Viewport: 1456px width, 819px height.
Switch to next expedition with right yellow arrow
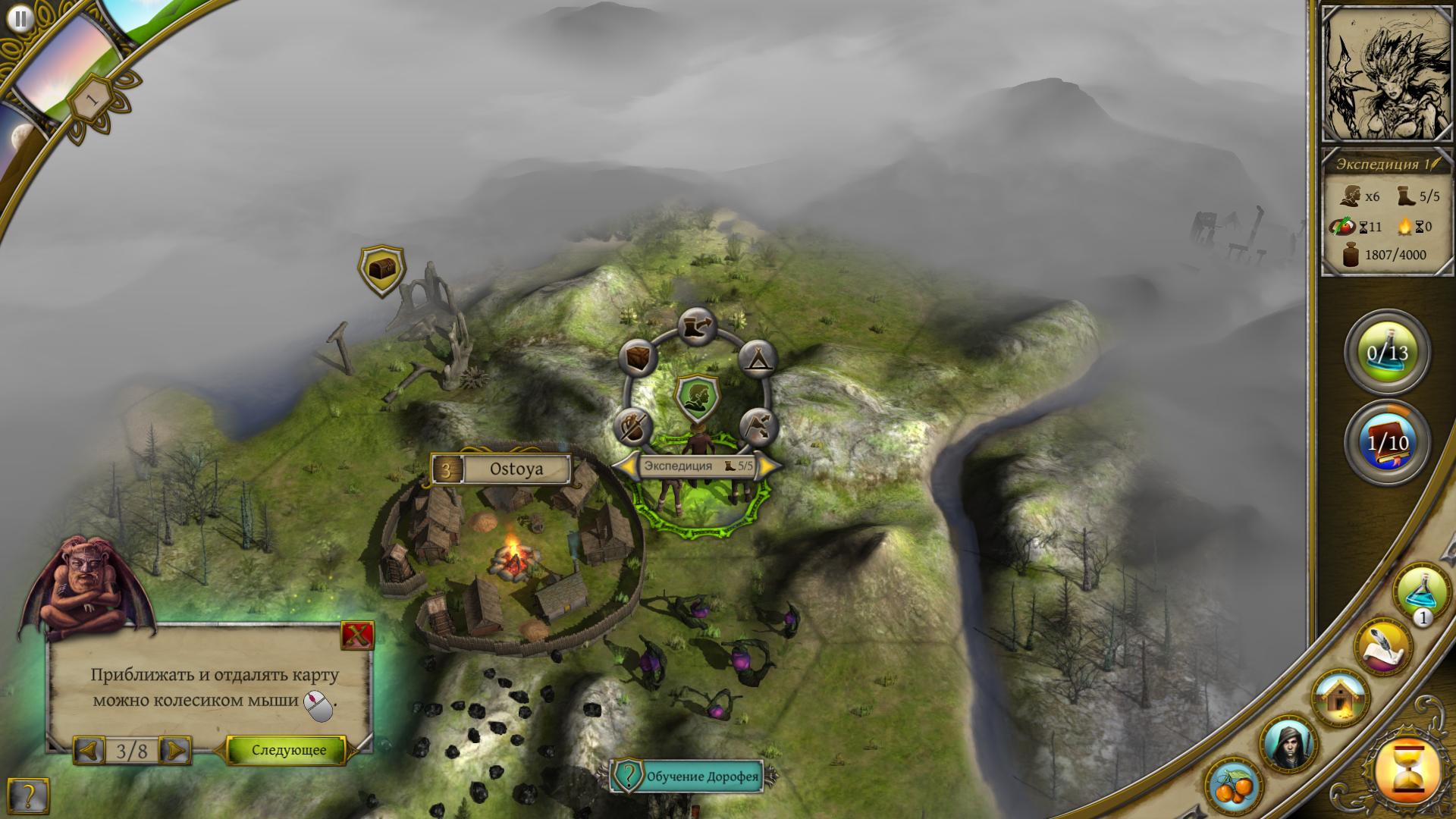(768, 466)
